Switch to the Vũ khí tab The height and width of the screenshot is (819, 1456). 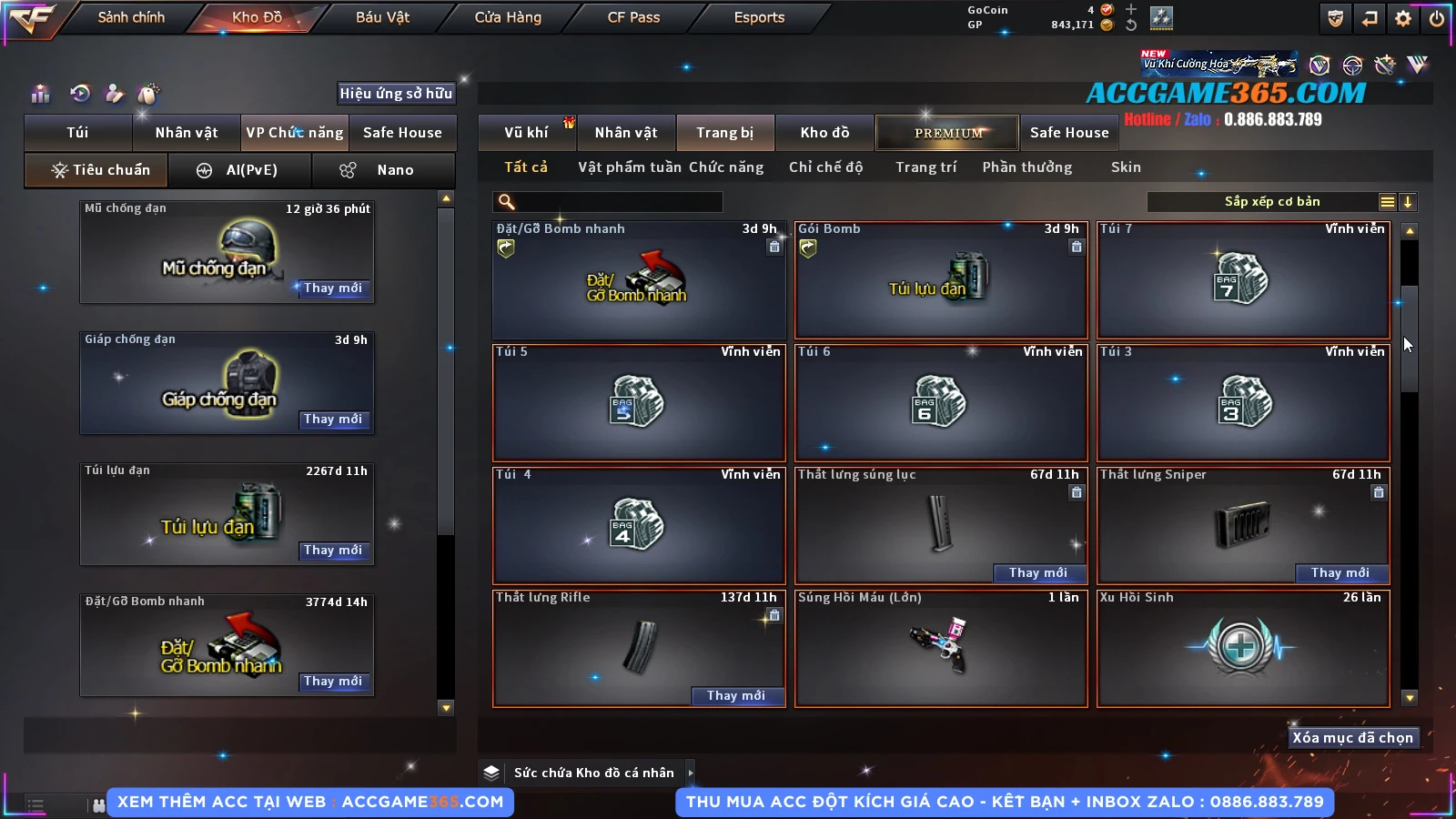point(526,133)
